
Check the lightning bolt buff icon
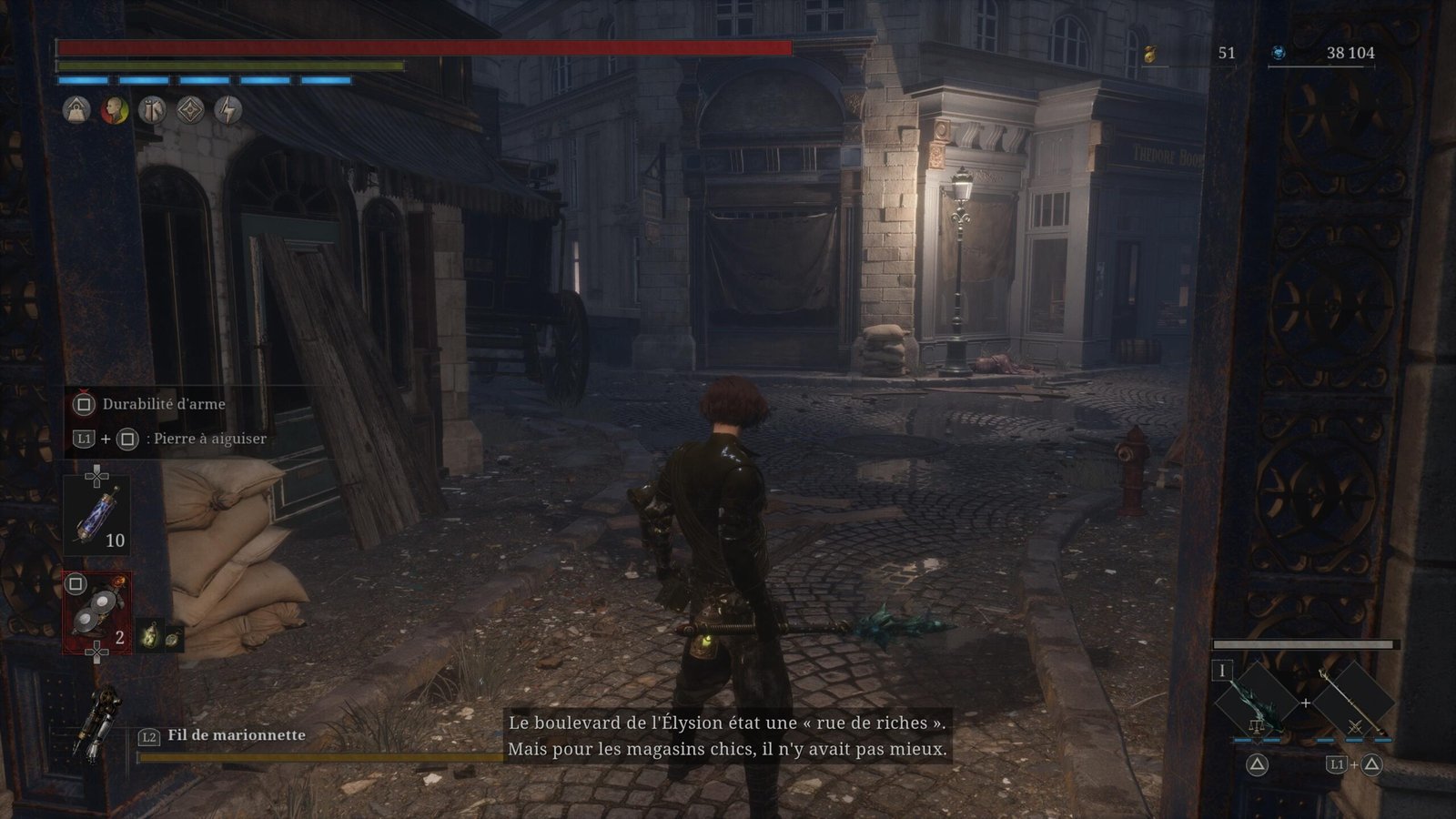tap(228, 111)
